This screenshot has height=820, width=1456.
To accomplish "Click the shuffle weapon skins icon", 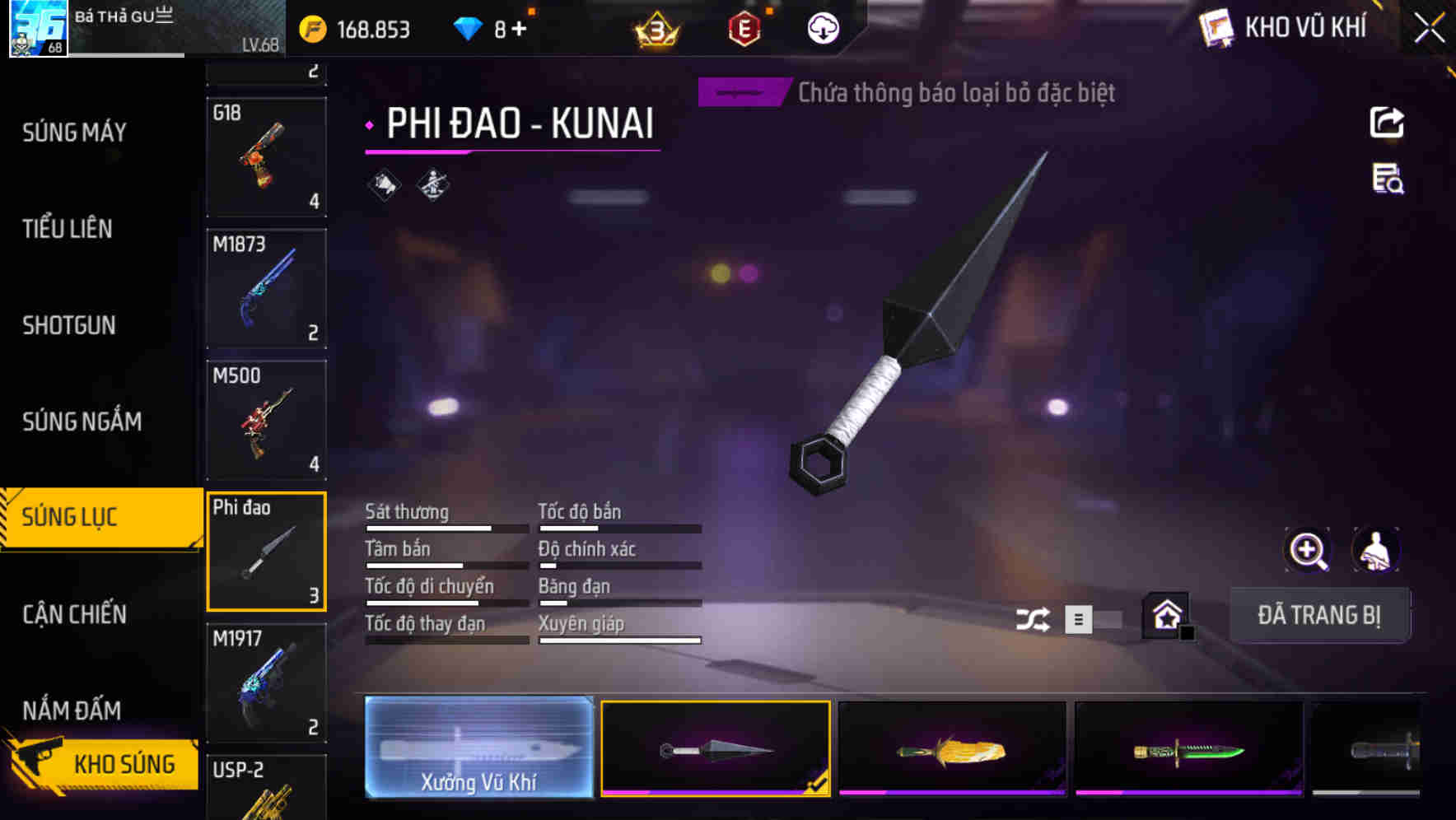I will point(1033,617).
